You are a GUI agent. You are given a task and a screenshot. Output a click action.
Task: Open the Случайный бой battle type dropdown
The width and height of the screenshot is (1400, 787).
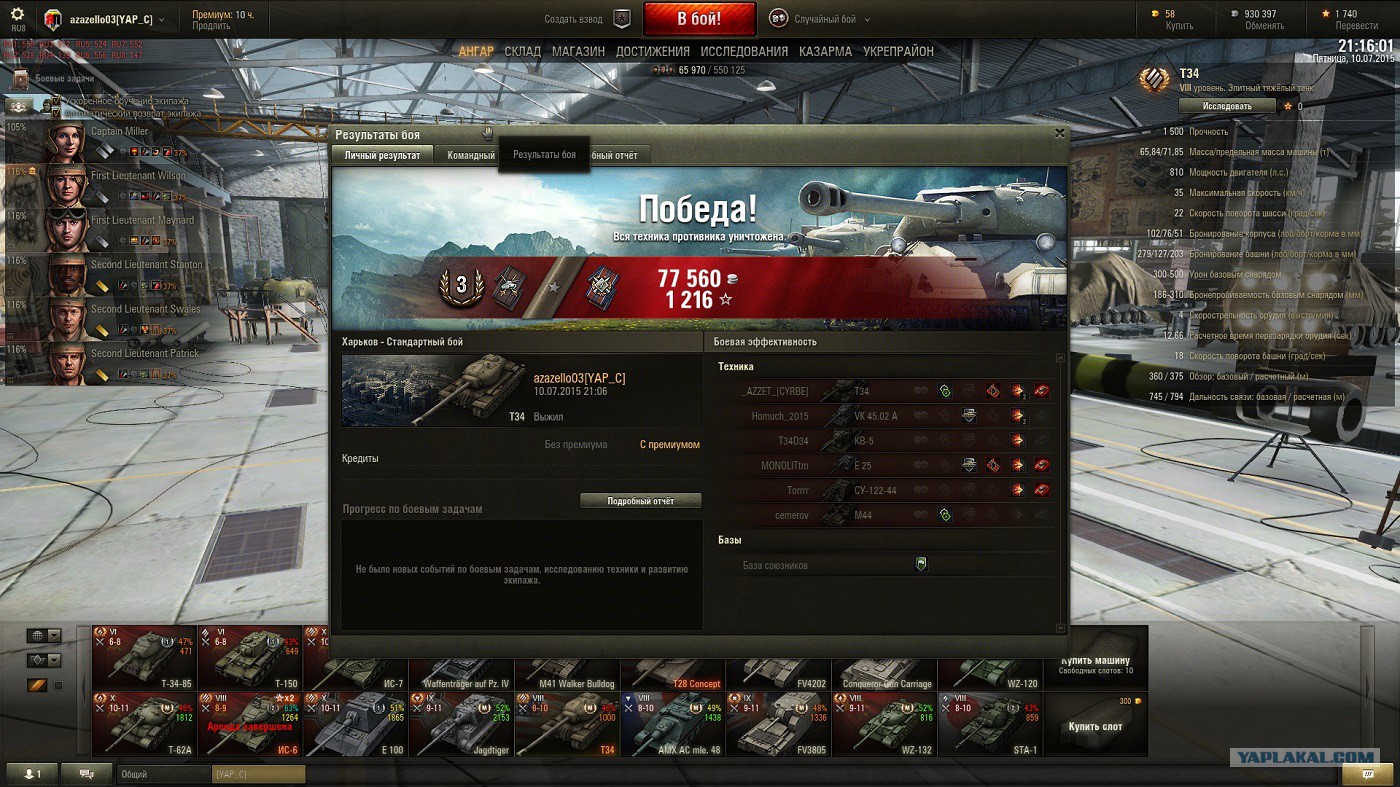point(820,19)
